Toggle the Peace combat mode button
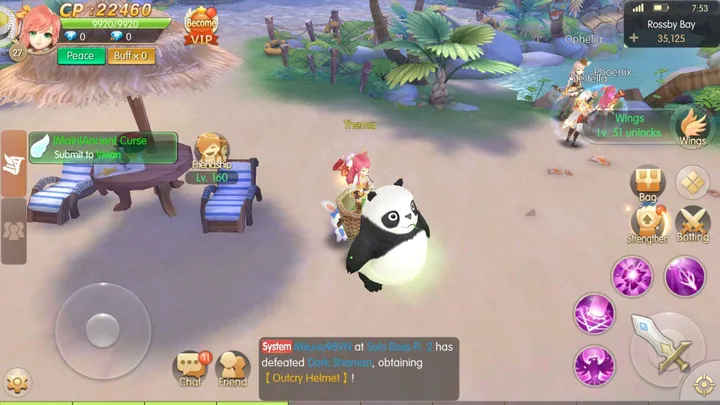This screenshot has height=405, width=720. (80, 56)
